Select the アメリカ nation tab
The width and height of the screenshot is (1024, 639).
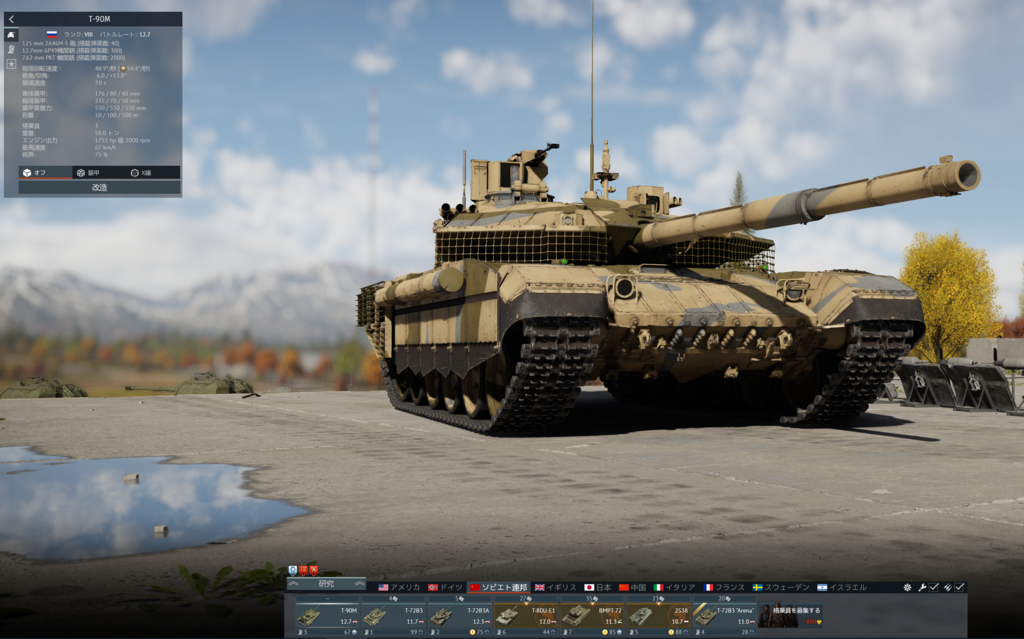pos(399,587)
